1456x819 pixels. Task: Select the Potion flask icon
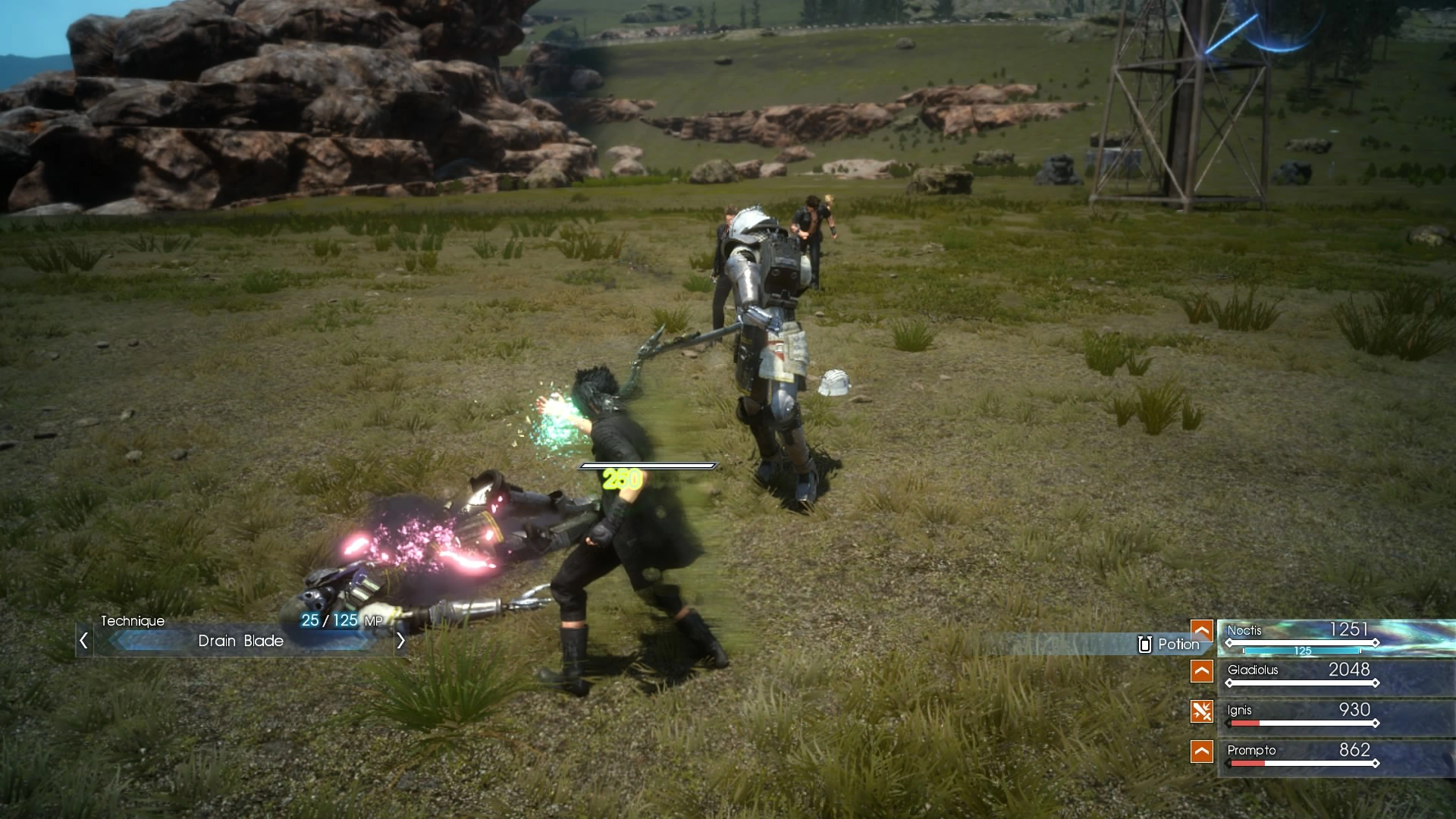pyautogui.click(x=1144, y=644)
